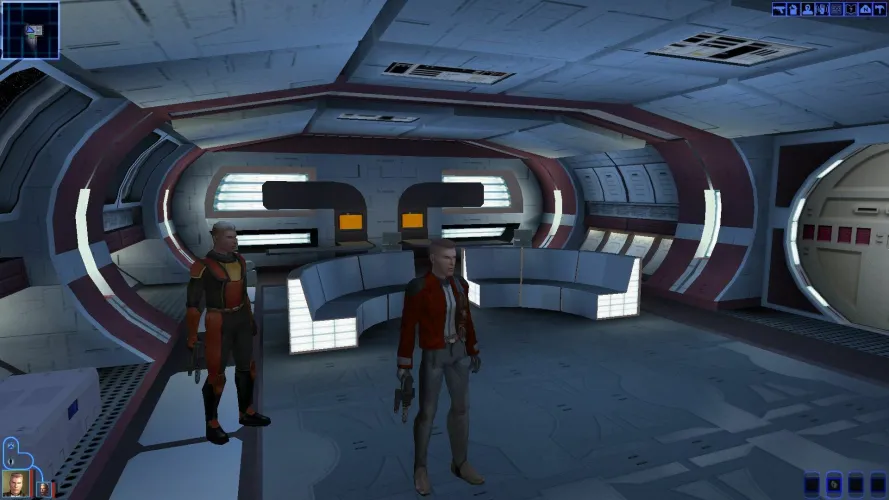The width and height of the screenshot is (889, 500).
Task: Open the character sheet silhouette icon
Action: pos(806,9)
